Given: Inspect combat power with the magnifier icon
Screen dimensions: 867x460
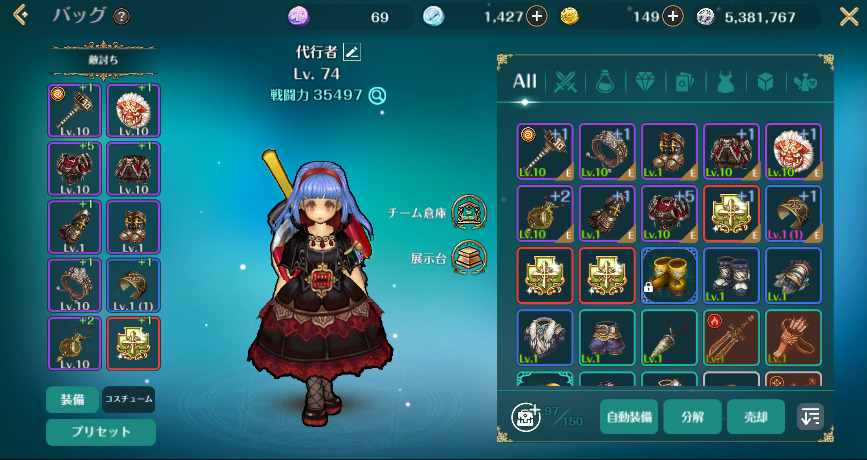Looking at the screenshot, I should click(x=377, y=96).
